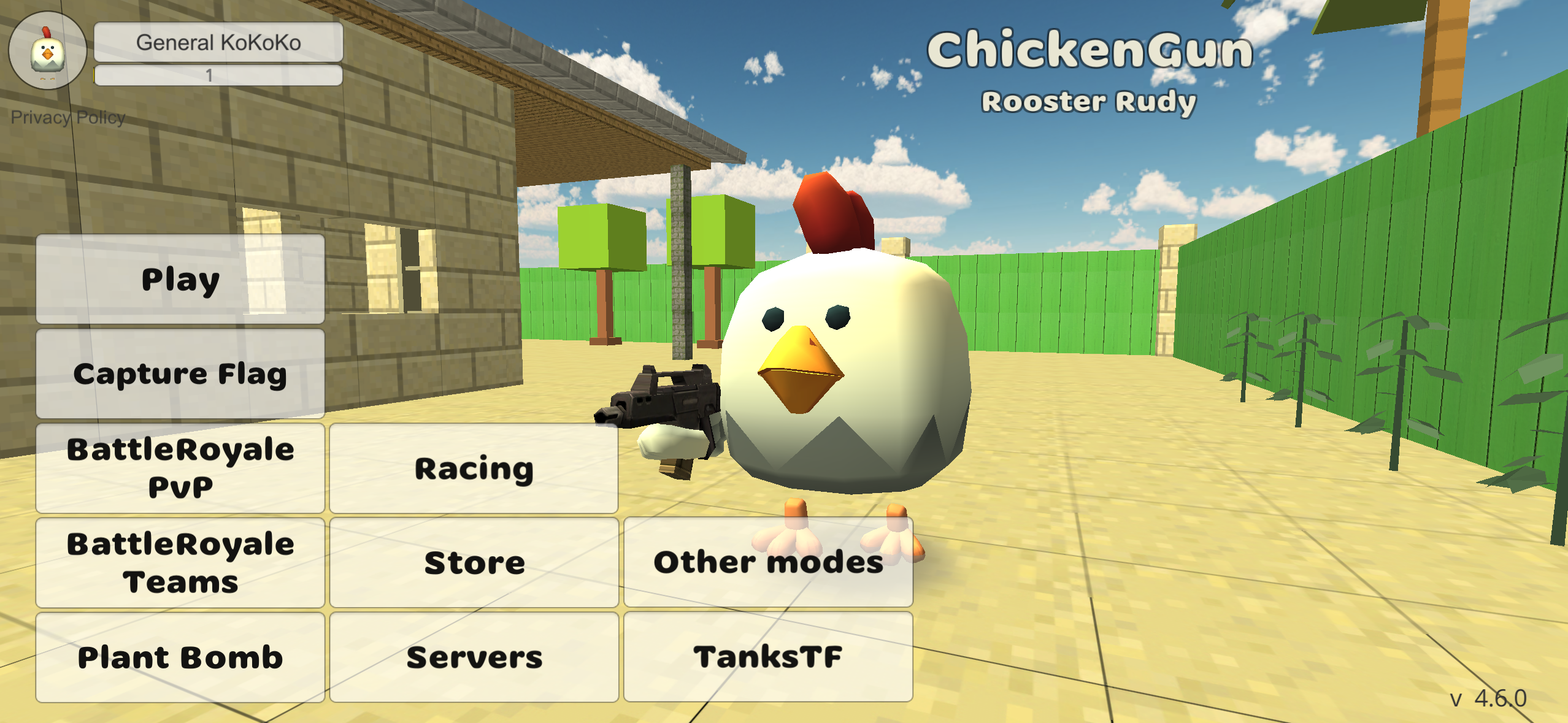The width and height of the screenshot is (1568, 723).
Task: Open the Store
Action: click(x=474, y=562)
